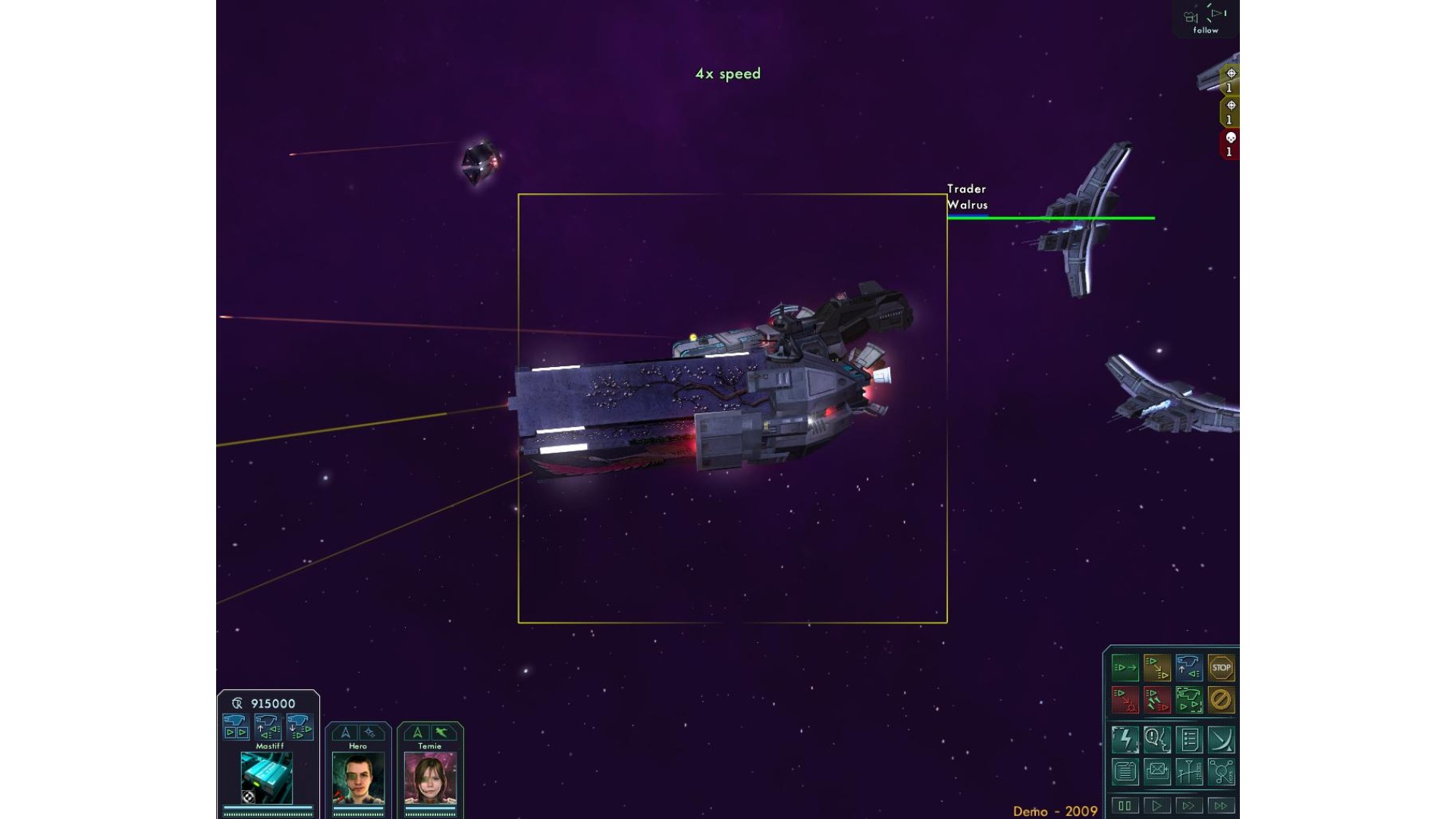Activate the lightning bolt ability button
This screenshot has width=1456, height=819.
1125,739
